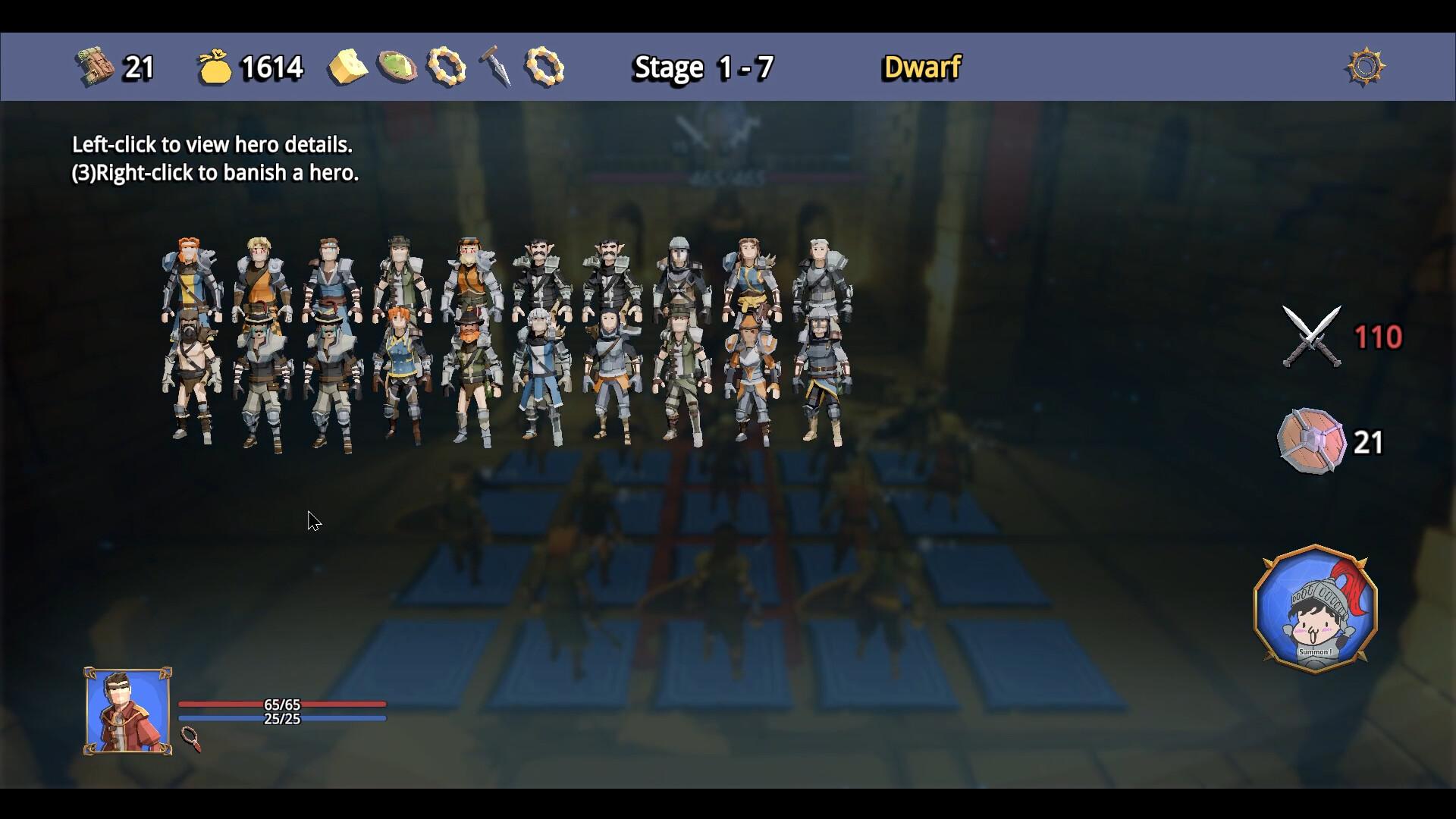Click the dagger item icon
The width and height of the screenshot is (1456, 819).
click(x=495, y=67)
